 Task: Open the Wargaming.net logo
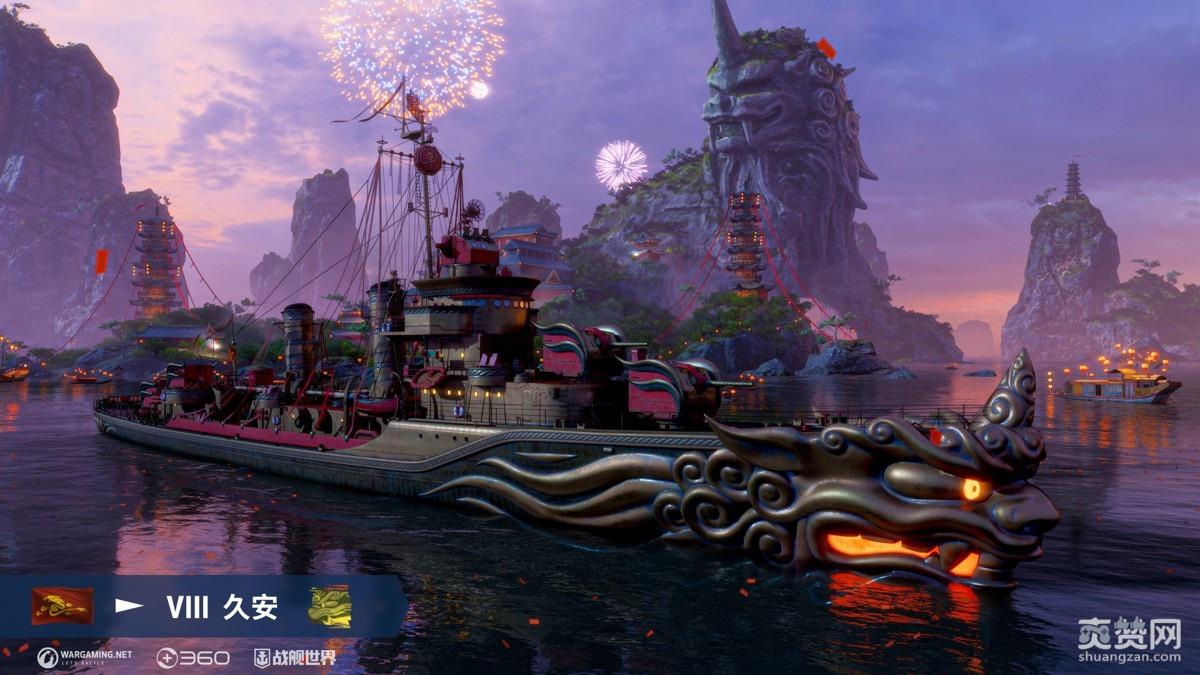pos(84,657)
